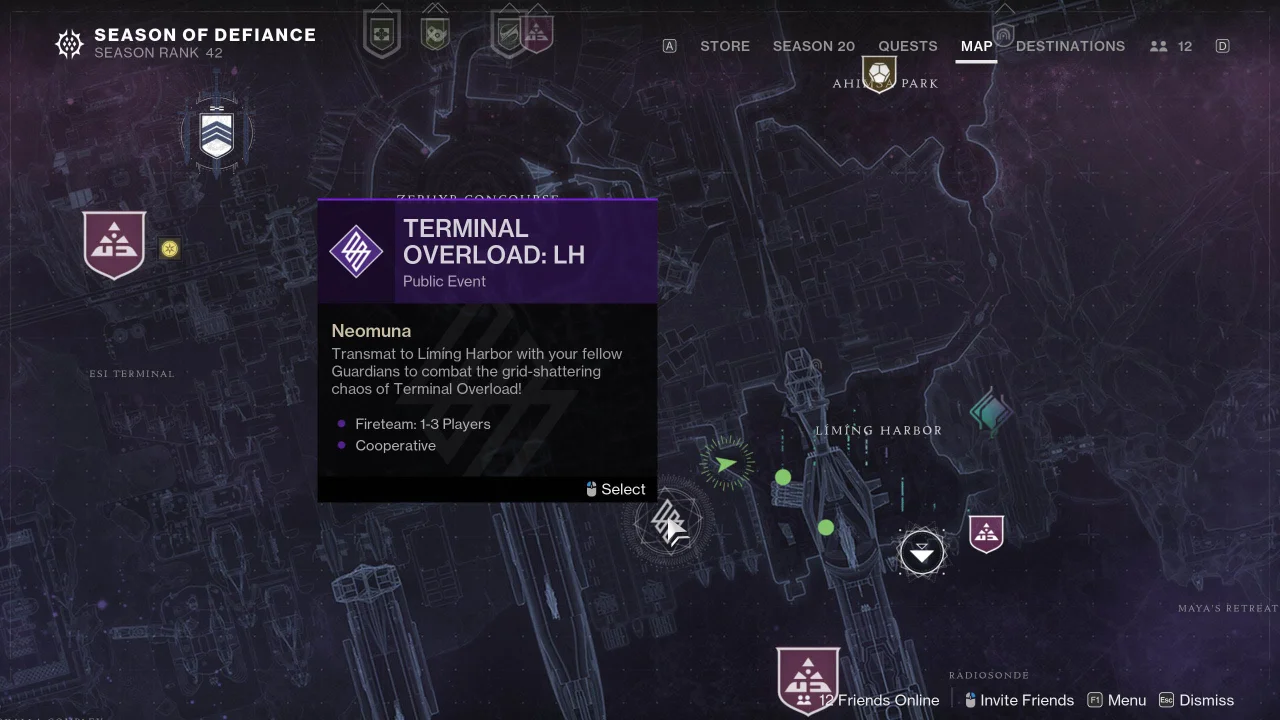Open the QUESTS screen
Screen dimensions: 1280x720
[907, 46]
